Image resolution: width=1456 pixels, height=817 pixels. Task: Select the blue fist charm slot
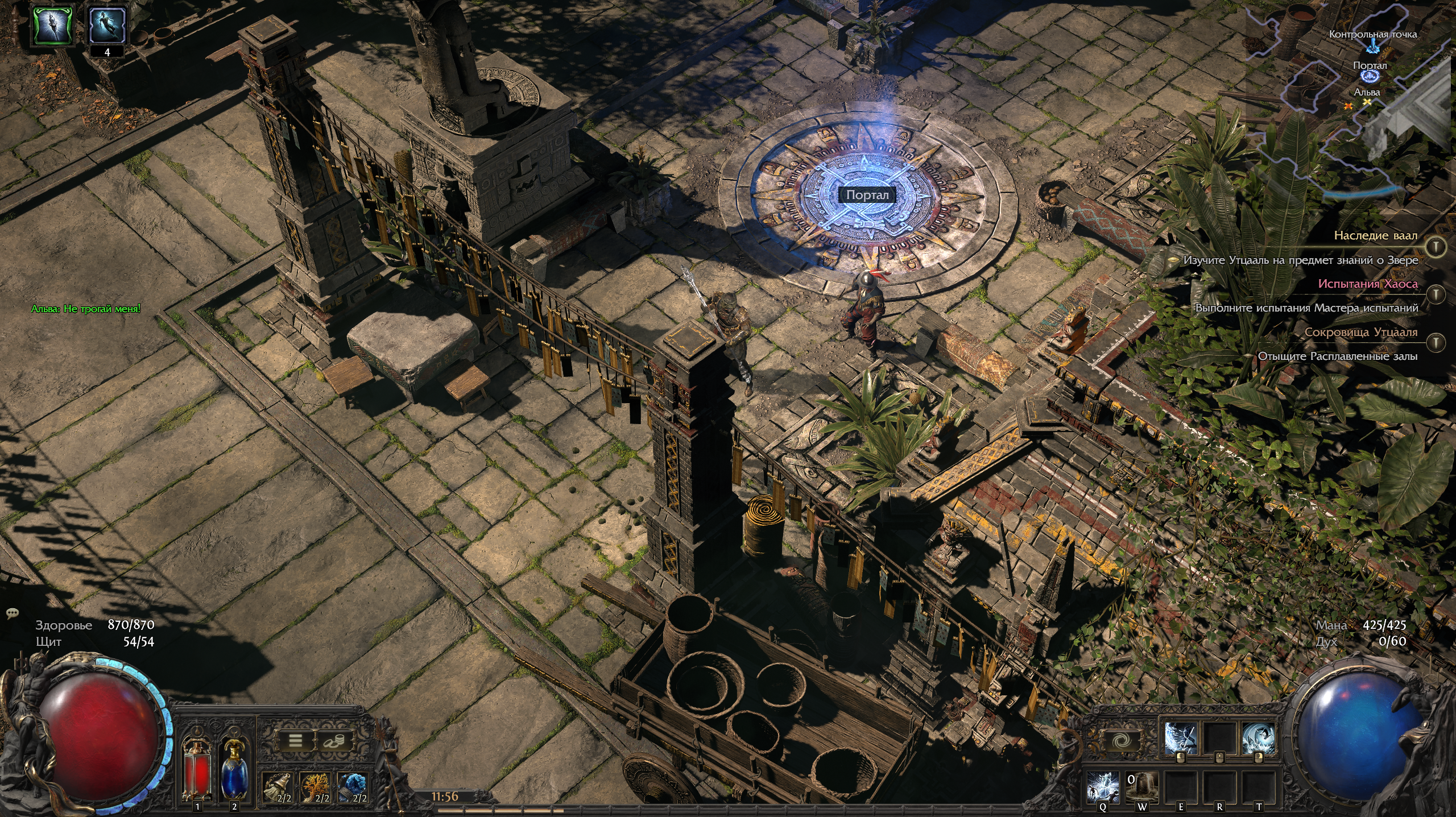tap(354, 788)
